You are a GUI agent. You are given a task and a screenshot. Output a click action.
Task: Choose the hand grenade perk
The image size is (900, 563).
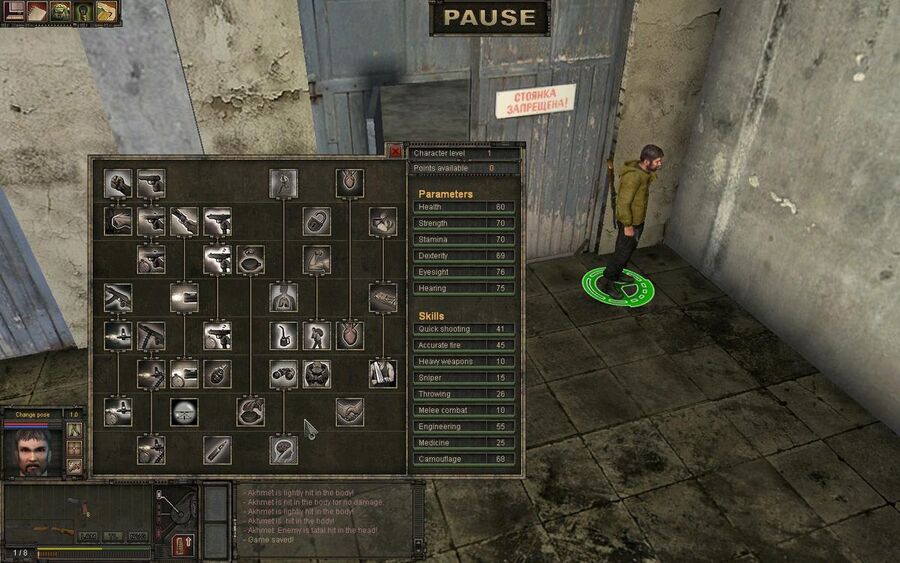point(217,374)
